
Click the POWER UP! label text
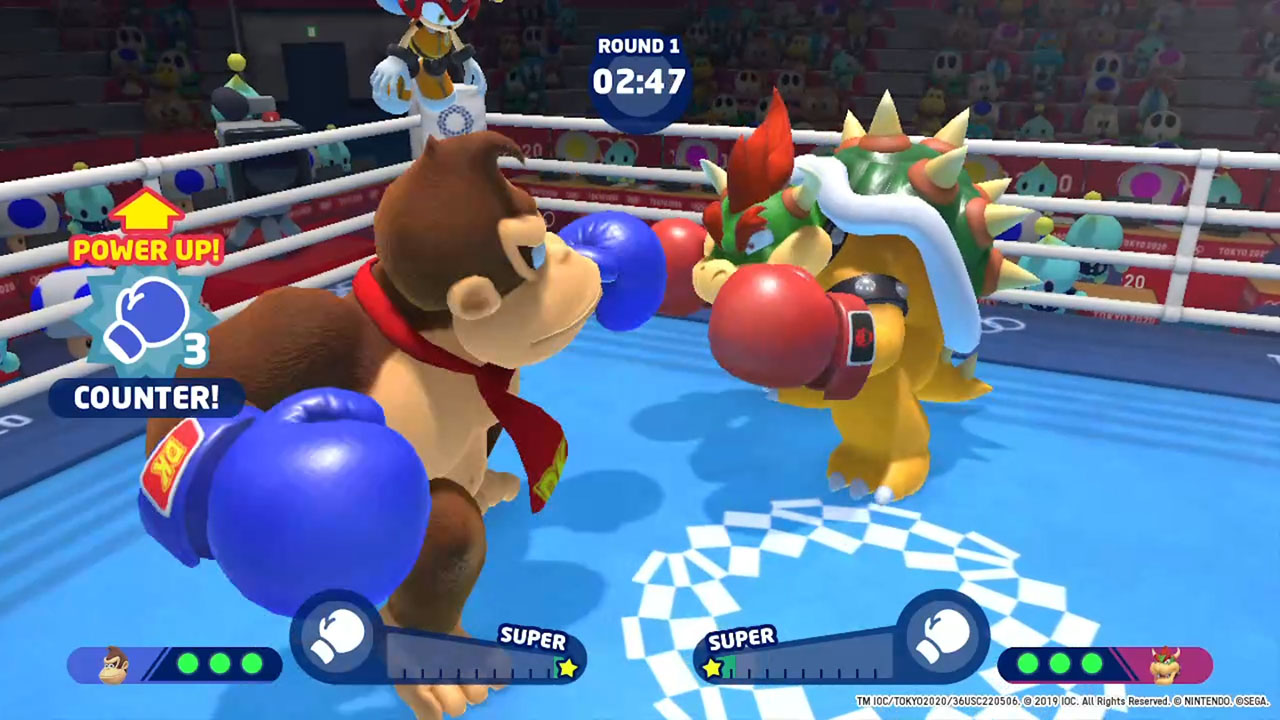pyautogui.click(x=146, y=250)
